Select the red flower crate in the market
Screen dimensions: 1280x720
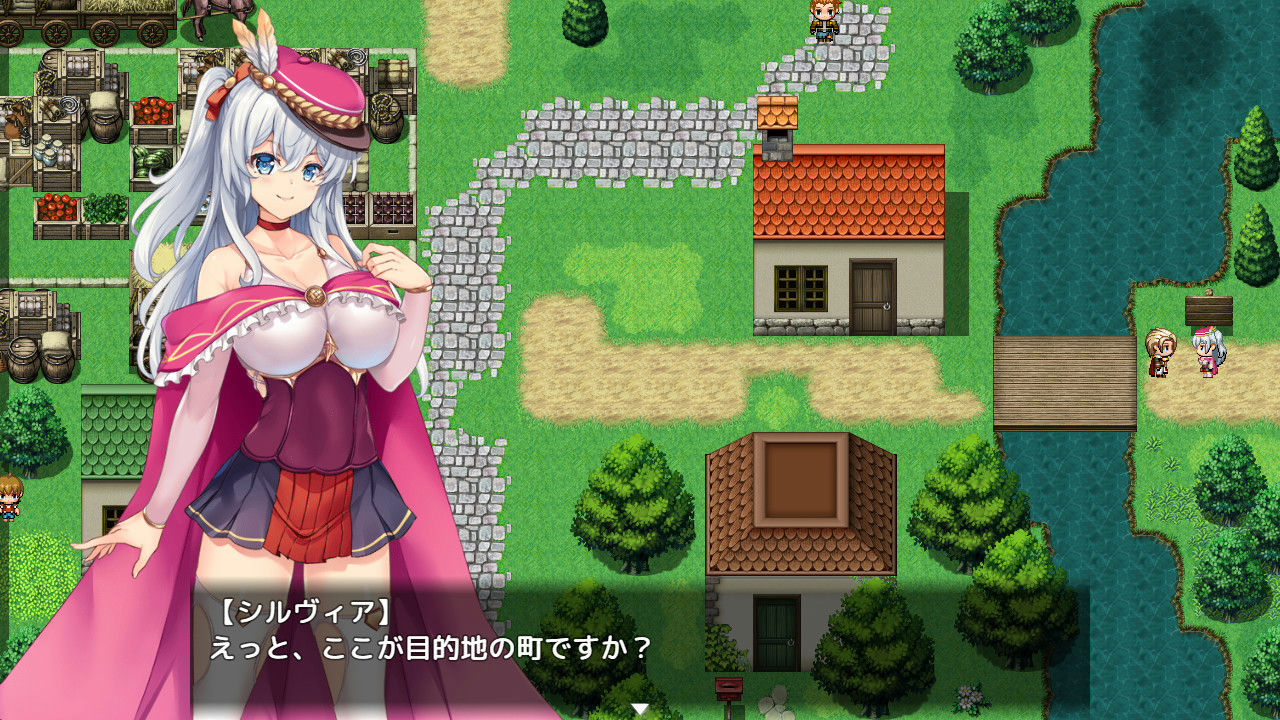click(55, 210)
